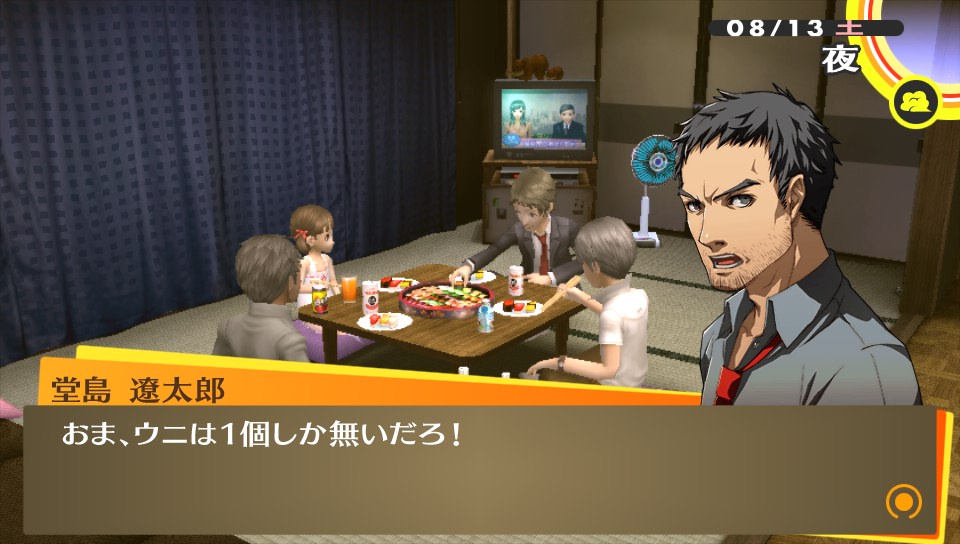The width and height of the screenshot is (960, 544).
Task: Select the cloudy weather icon
Action: pyautogui.click(x=915, y=103)
